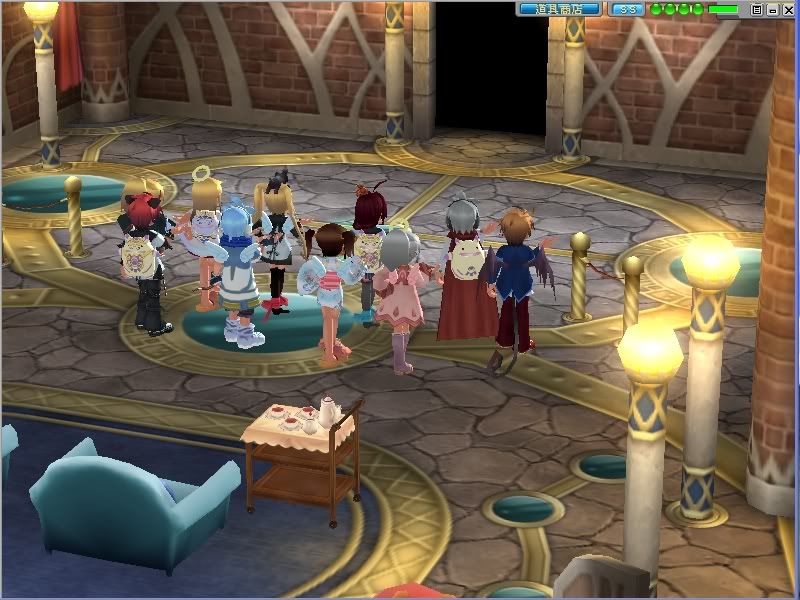Open the window menu icon button
800x600 pixels.
[x=756, y=9]
